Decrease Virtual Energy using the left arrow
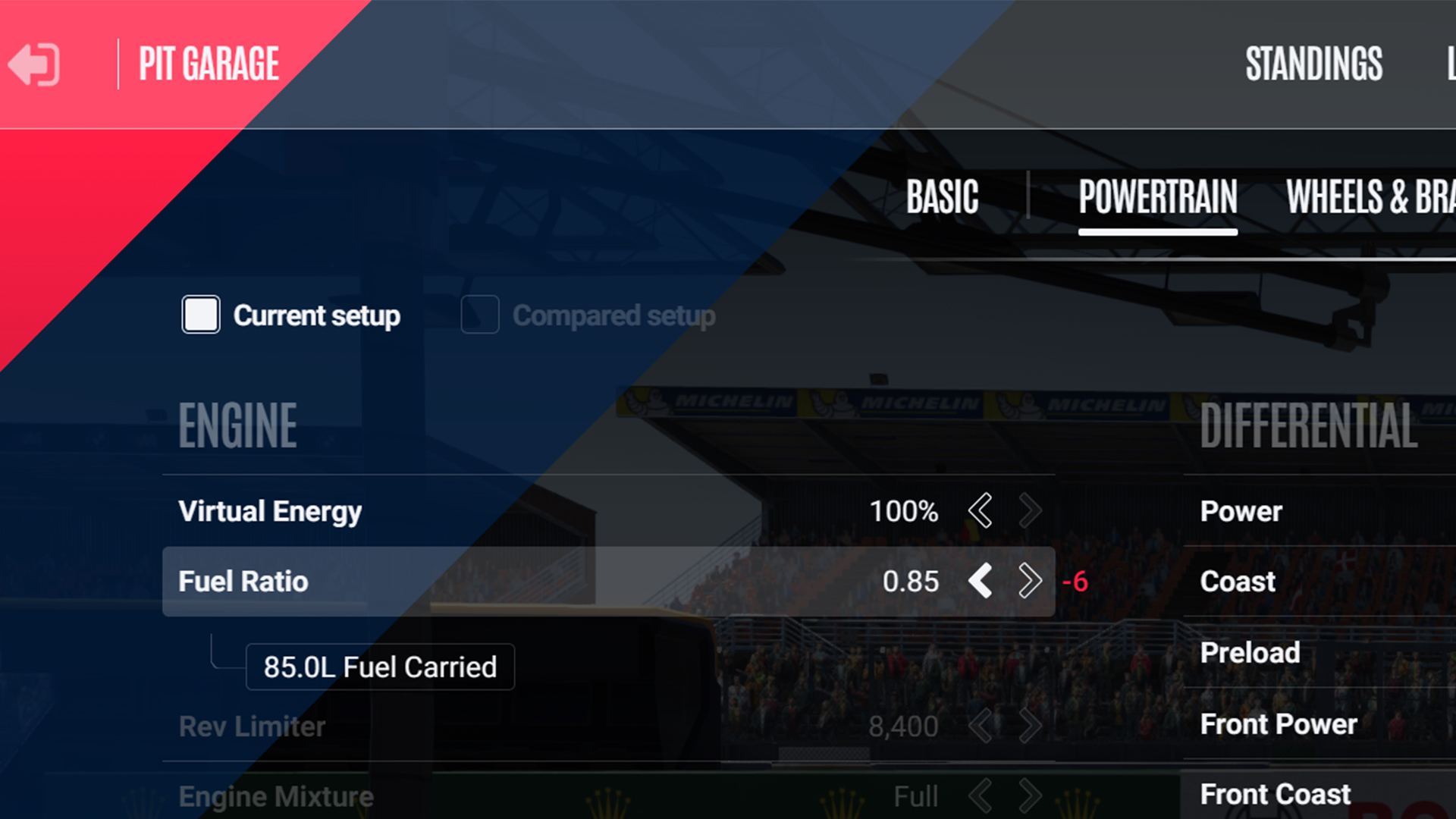Image resolution: width=1456 pixels, height=819 pixels. 981,511
